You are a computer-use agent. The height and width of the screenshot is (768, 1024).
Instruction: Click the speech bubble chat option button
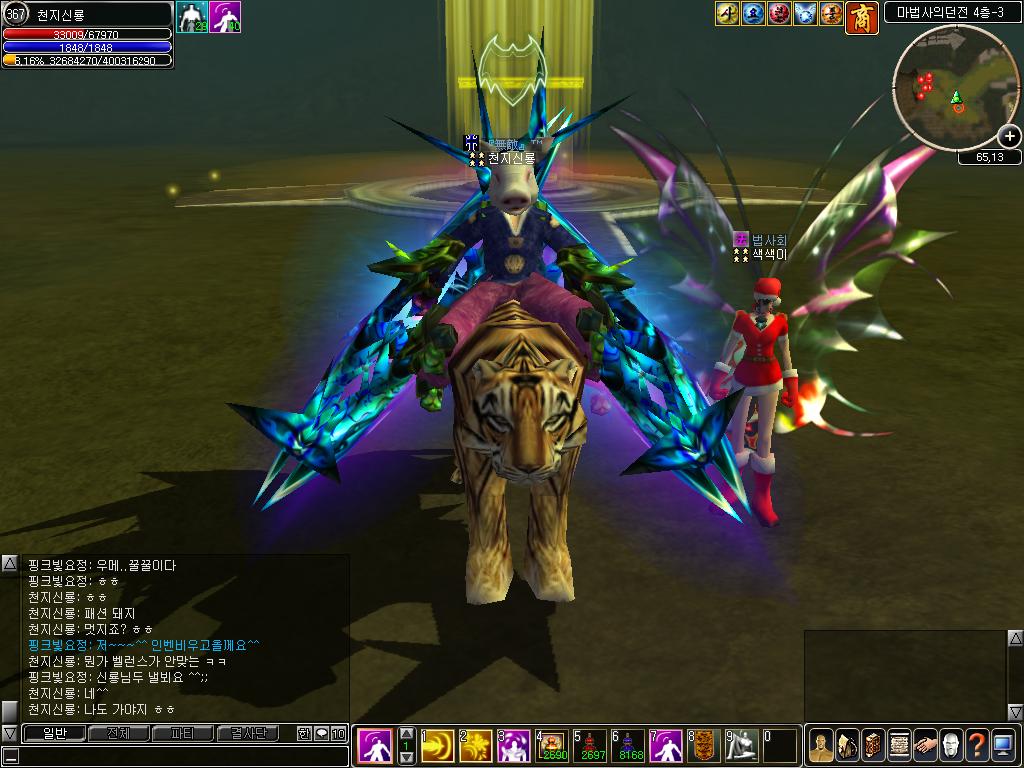pos(321,733)
